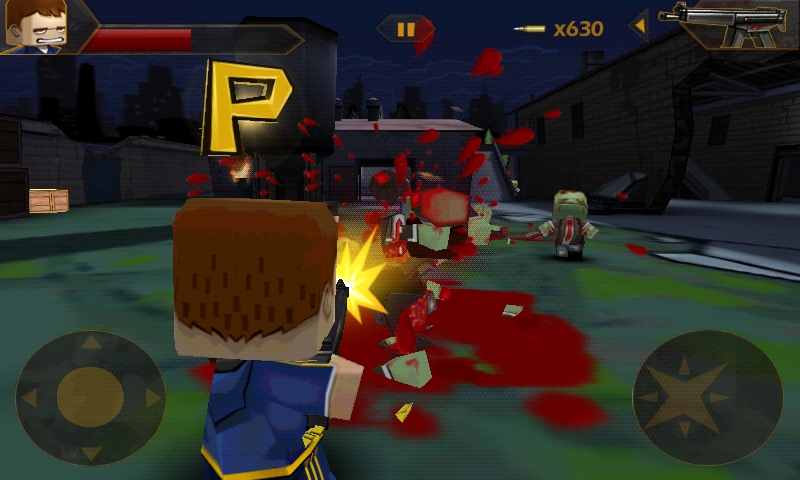Tap the submachine gun weapon icon
This screenshot has height=480, width=800.
729,24
